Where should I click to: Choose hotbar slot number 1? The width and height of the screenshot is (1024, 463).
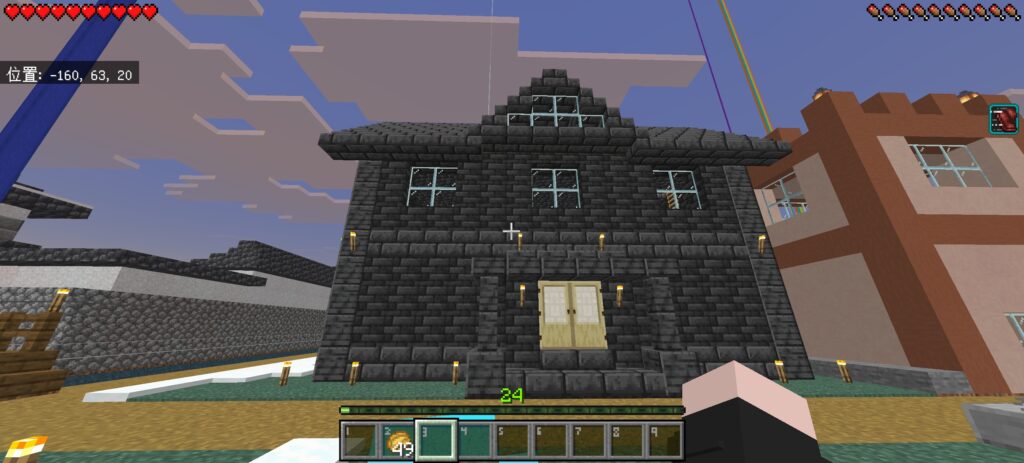coord(360,441)
